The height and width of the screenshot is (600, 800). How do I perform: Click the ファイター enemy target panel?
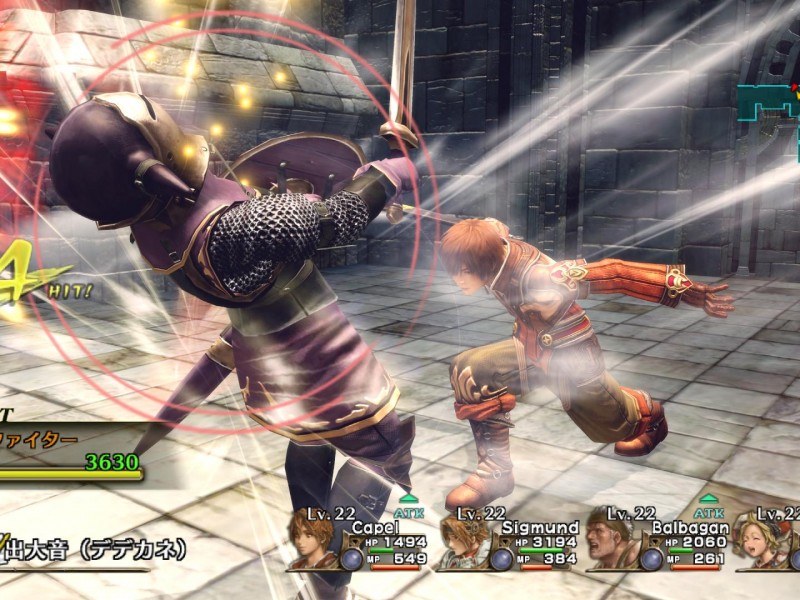point(68,450)
